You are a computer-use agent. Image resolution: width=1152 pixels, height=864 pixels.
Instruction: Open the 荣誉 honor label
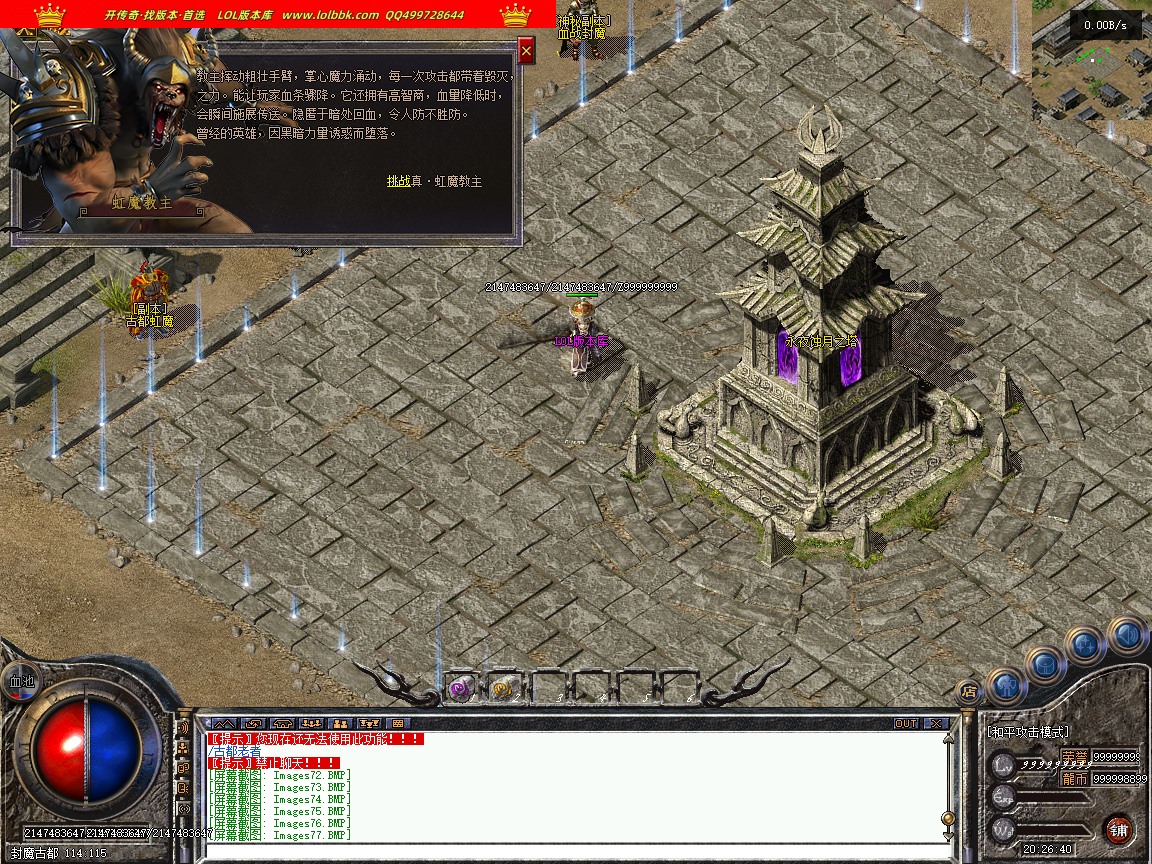(1074, 756)
